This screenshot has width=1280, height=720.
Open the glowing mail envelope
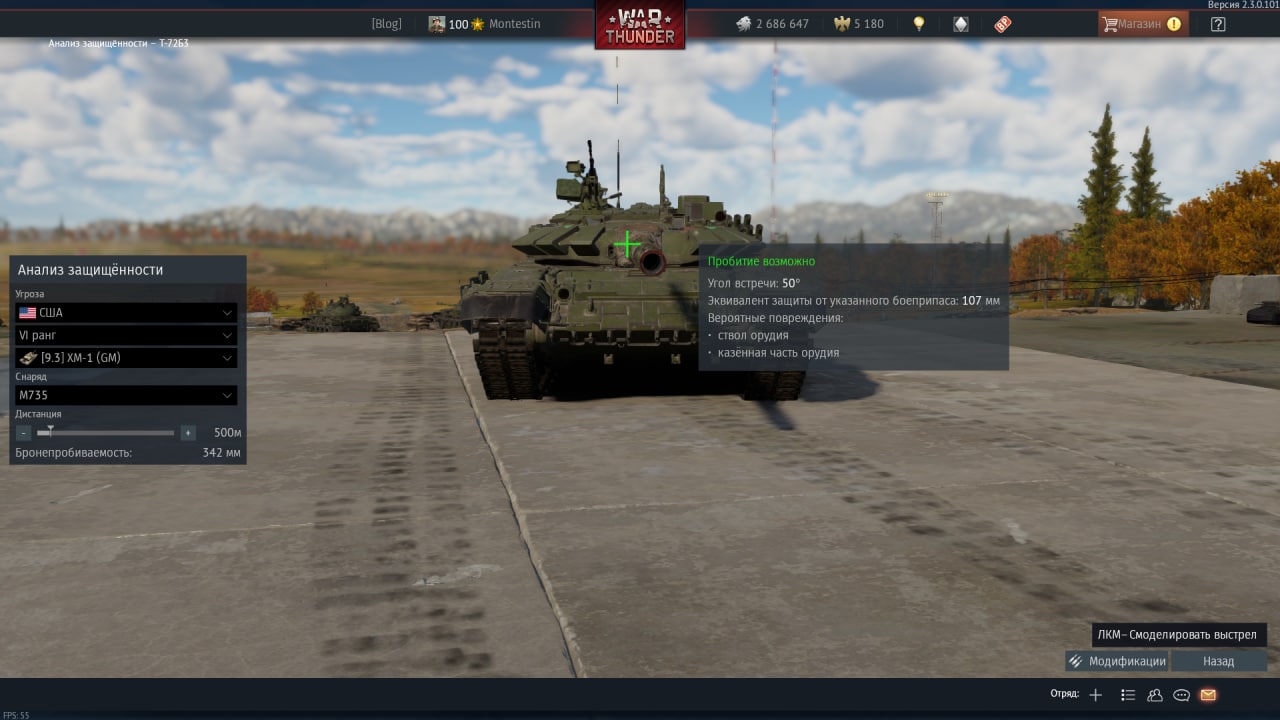point(1208,695)
